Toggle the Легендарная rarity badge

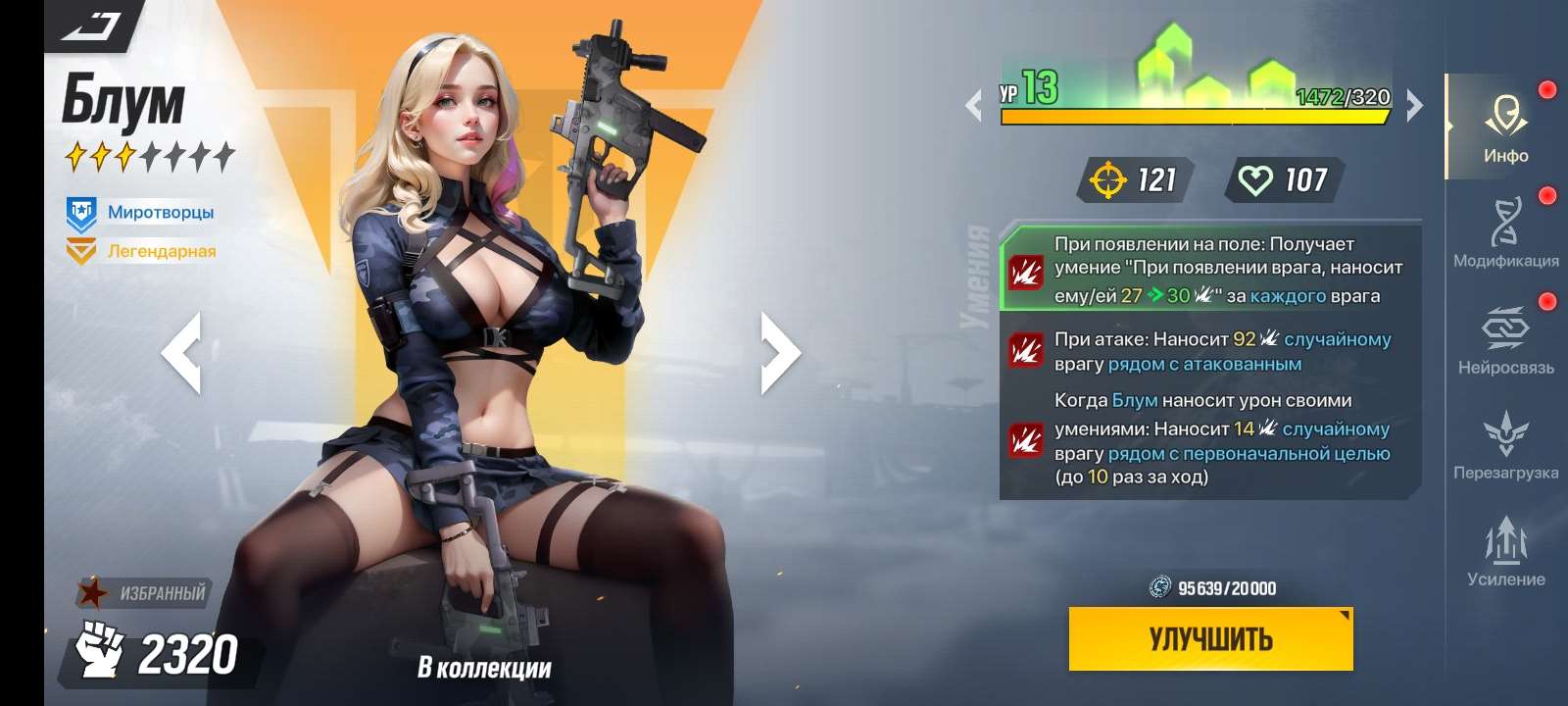point(81,250)
